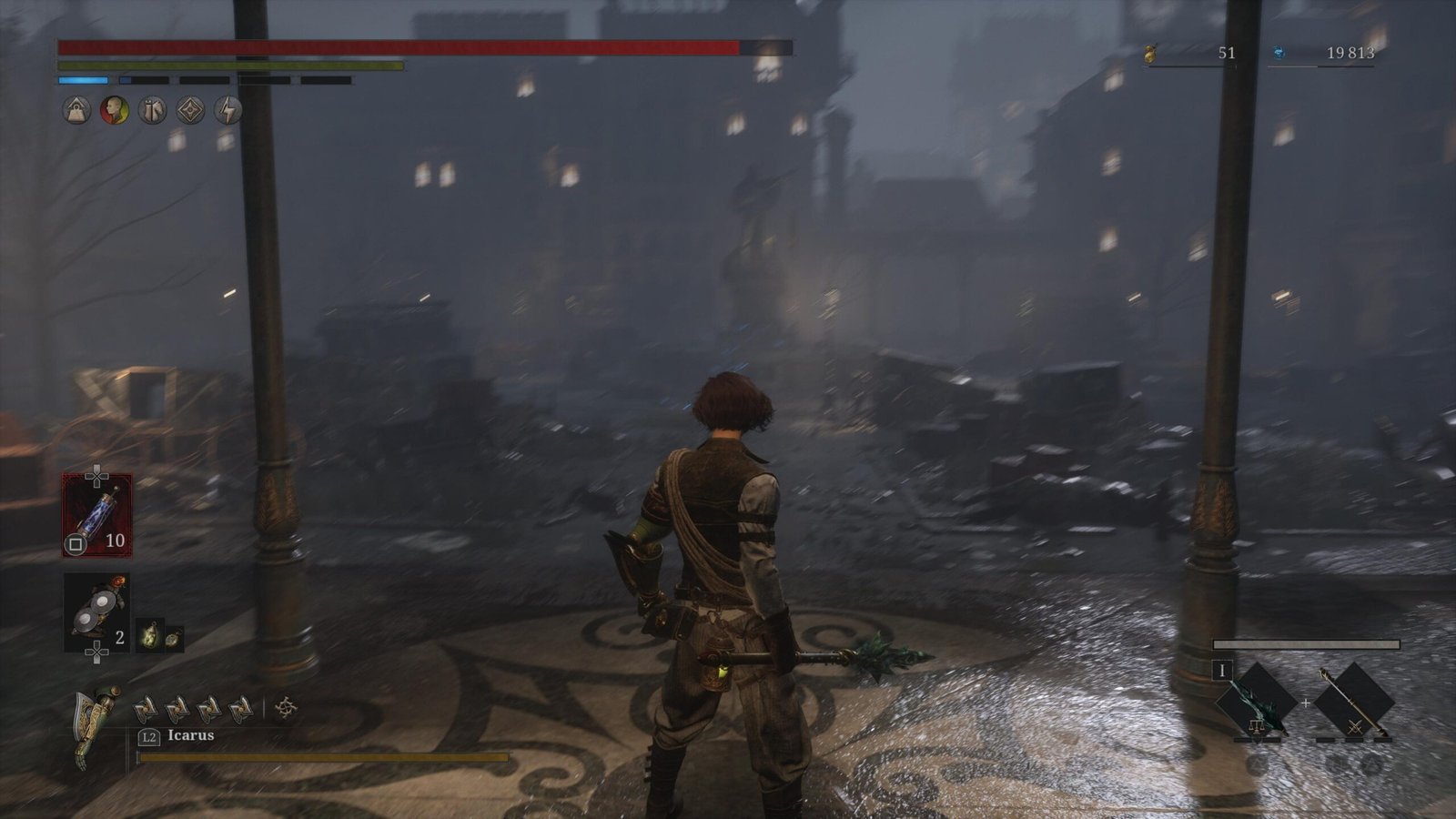The width and height of the screenshot is (1456, 819).
Task: Click the crosshair icon beside the fable slots
Action: tap(286, 706)
